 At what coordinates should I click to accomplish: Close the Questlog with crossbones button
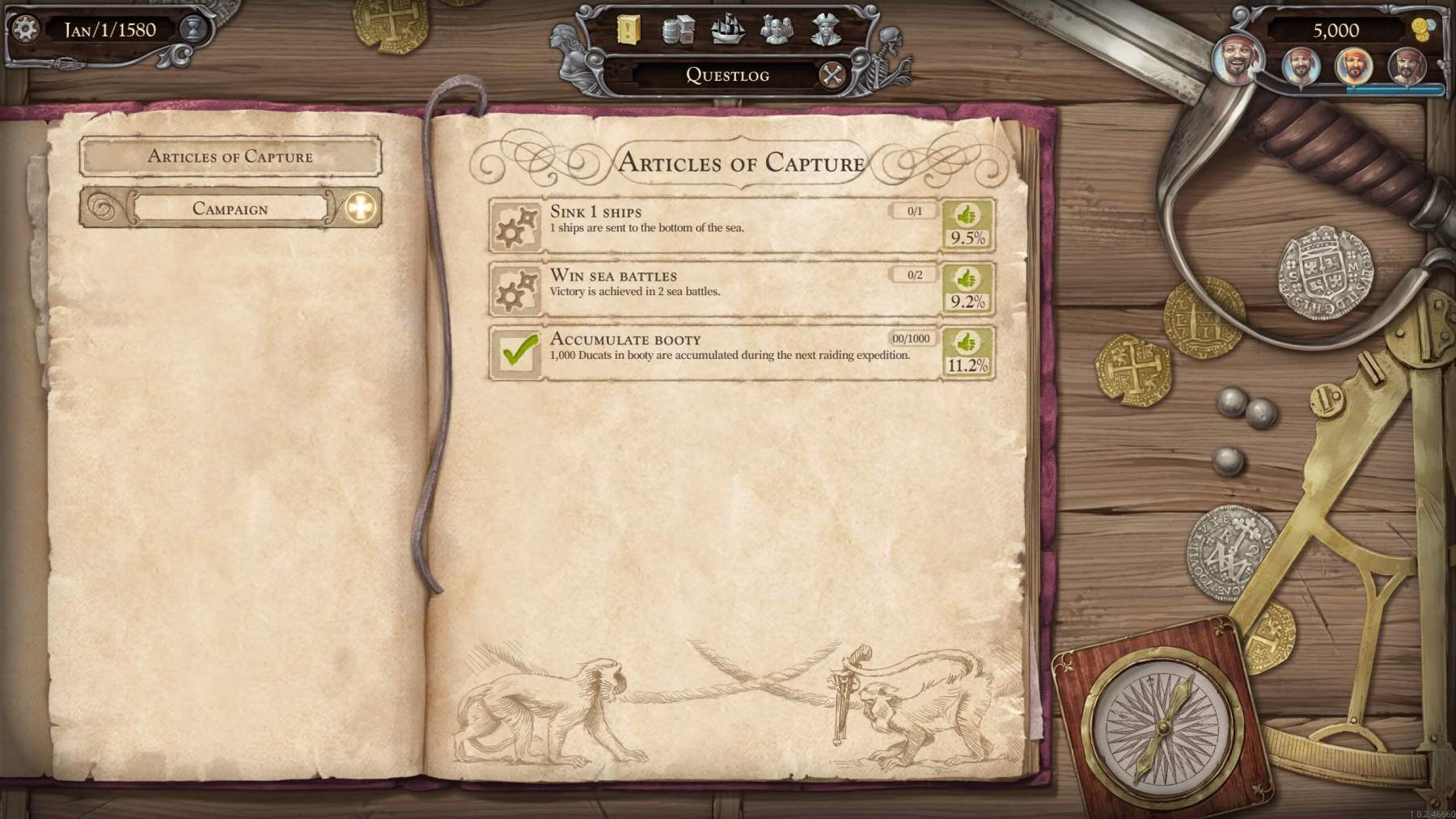tap(832, 75)
